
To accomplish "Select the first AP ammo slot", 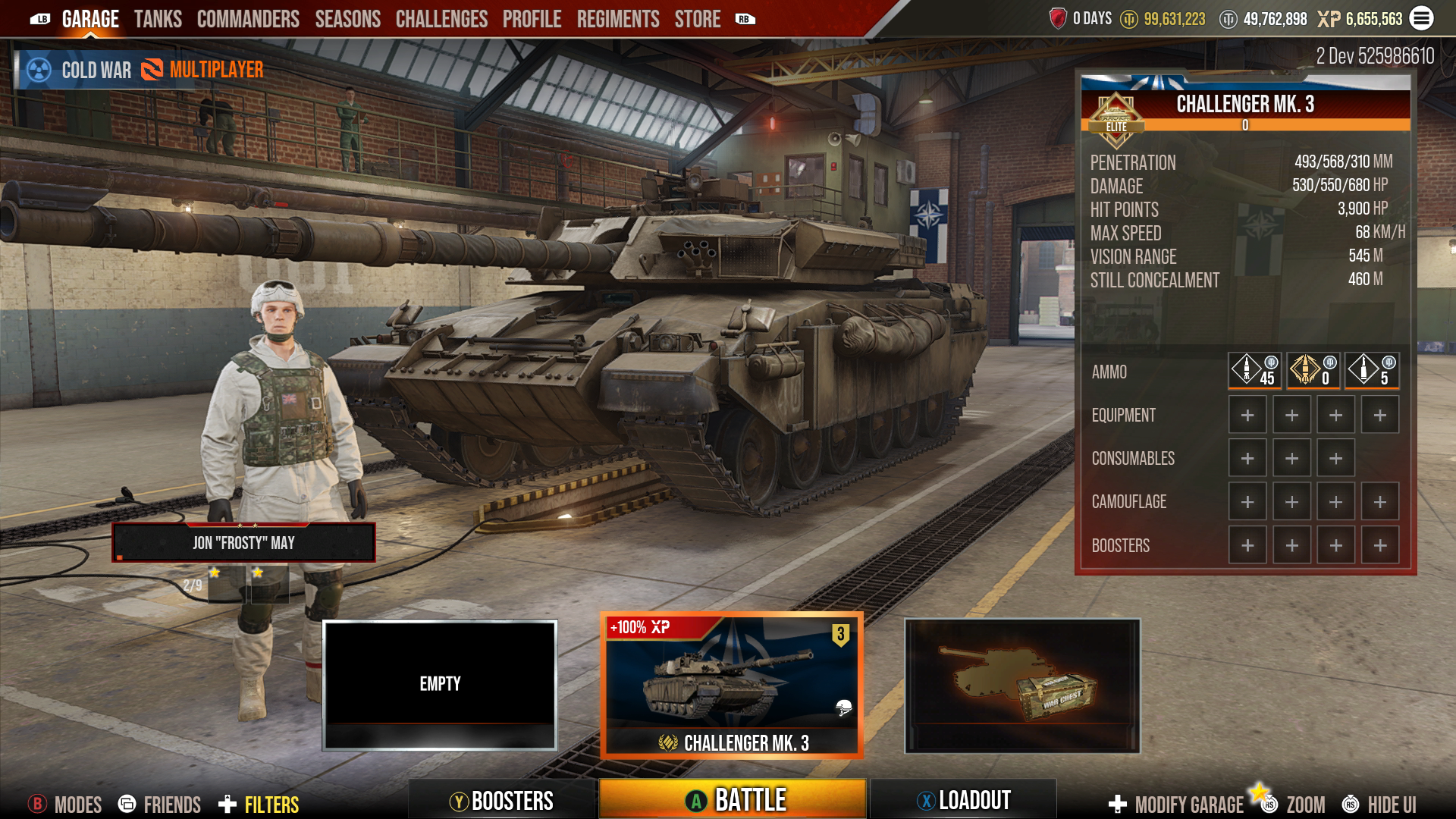I will tap(1257, 371).
